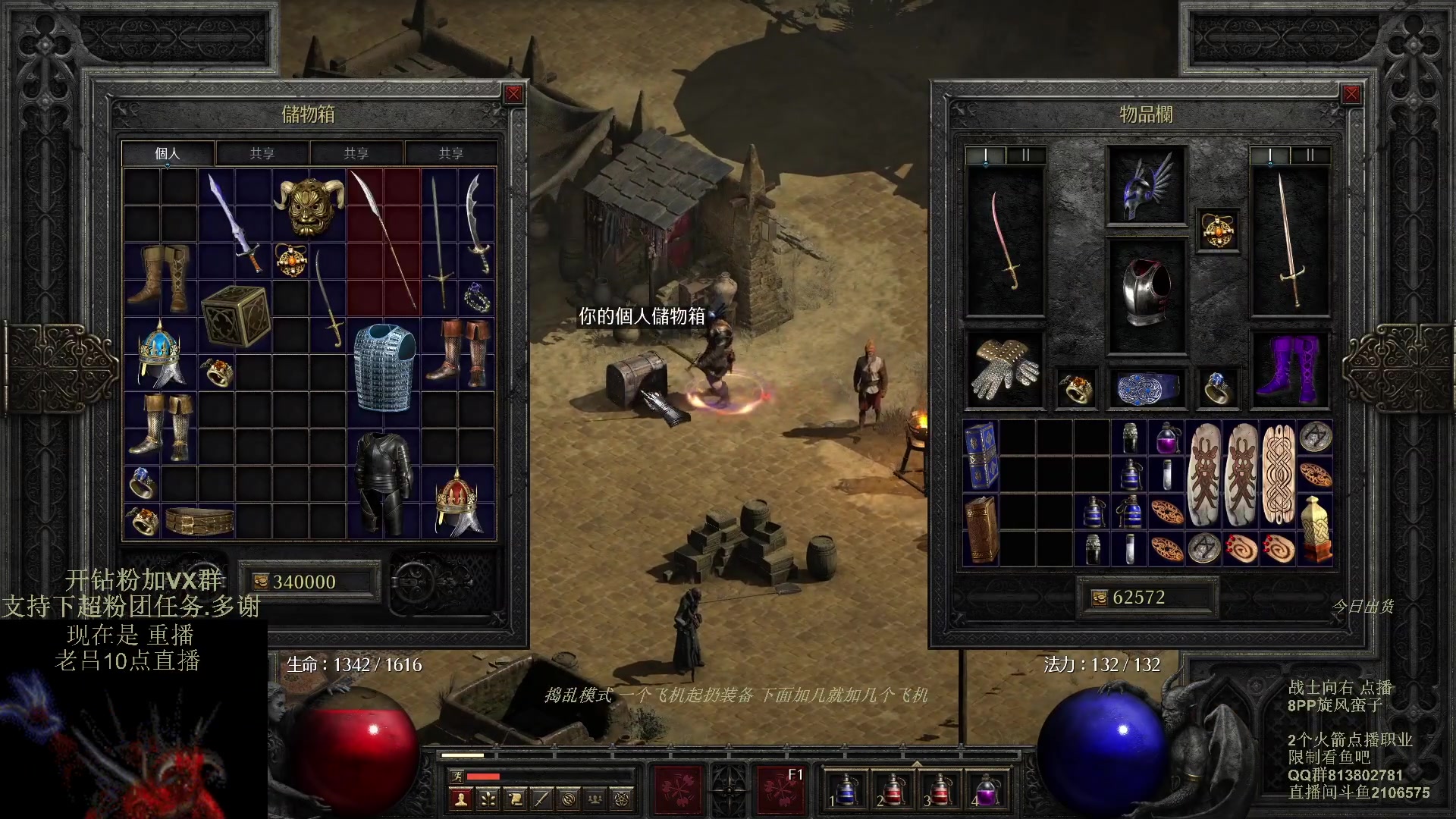Close the inventory panel
Viewport: 1456px width, 819px height.
coord(1351,94)
